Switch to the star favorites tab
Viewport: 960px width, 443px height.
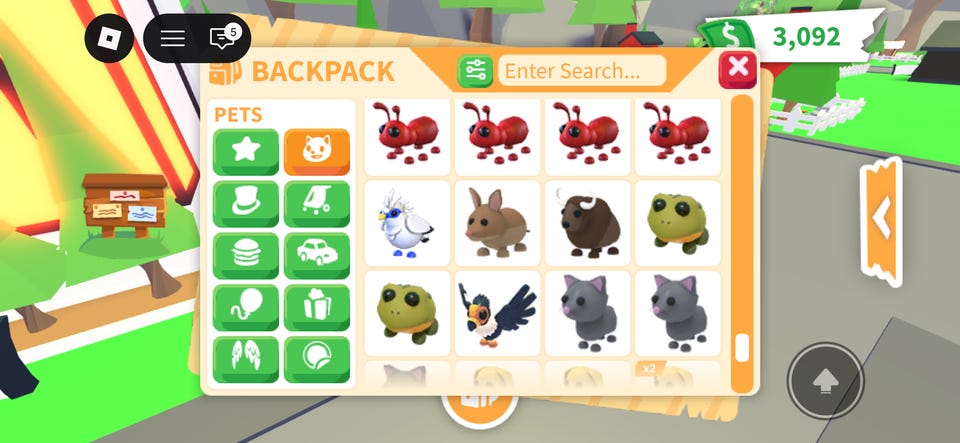coord(246,152)
